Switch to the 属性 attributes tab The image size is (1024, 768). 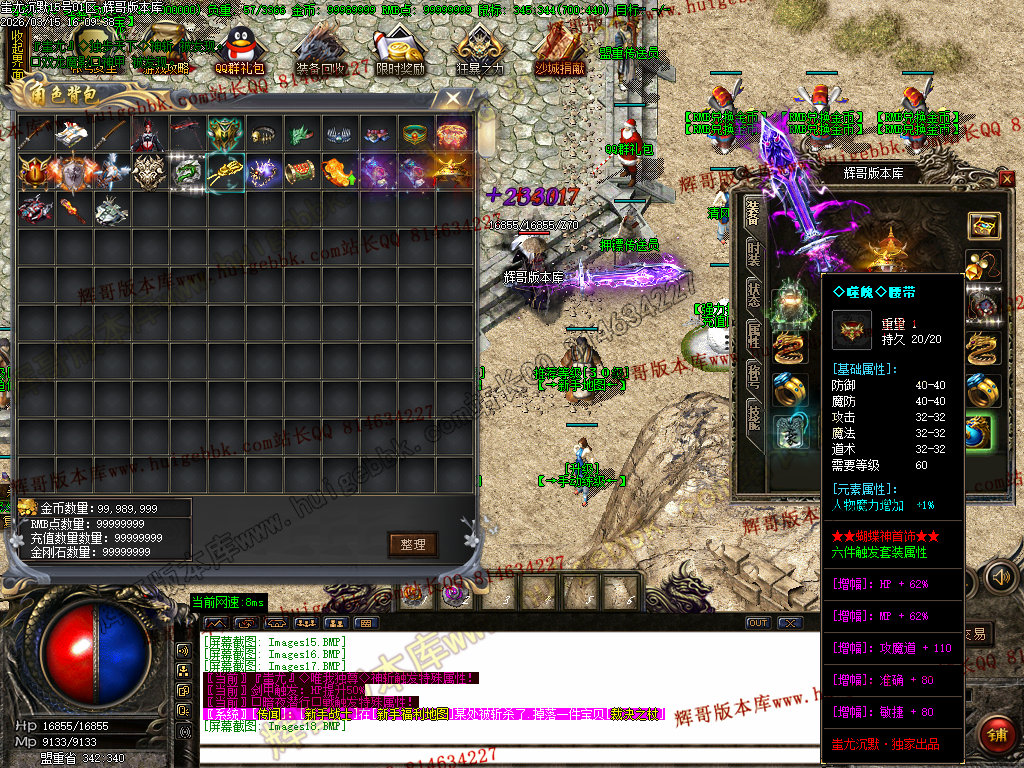point(754,337)
